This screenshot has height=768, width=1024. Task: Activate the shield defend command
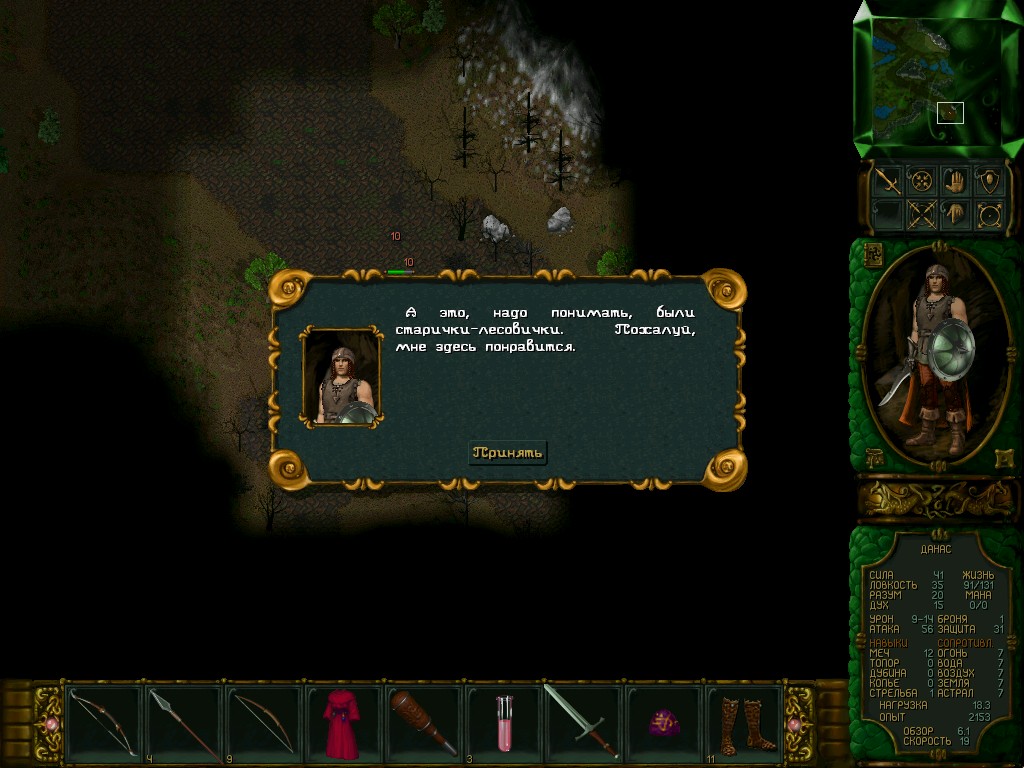[x=989, y=180]
